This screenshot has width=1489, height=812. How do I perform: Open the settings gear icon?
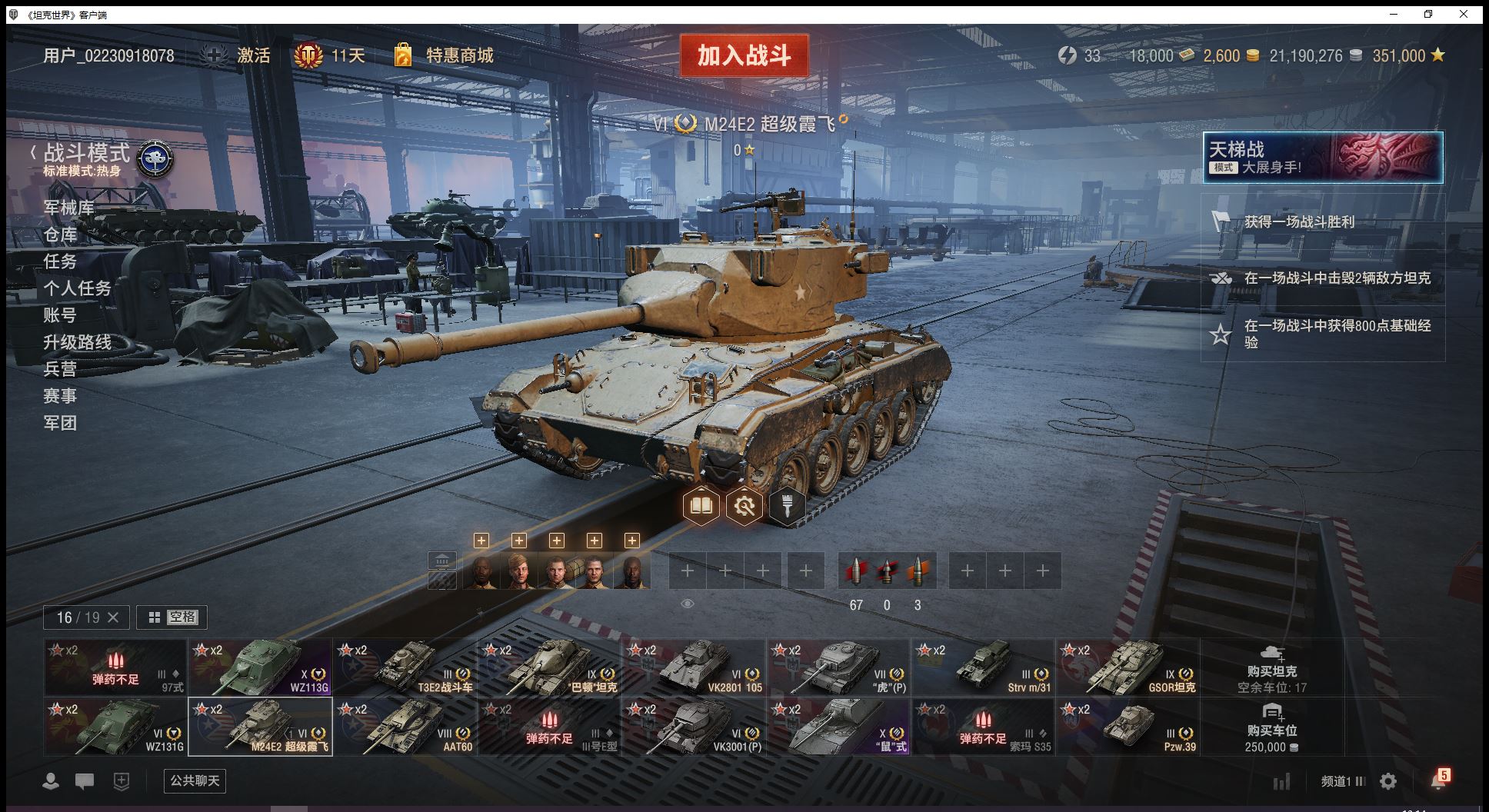1388,781
